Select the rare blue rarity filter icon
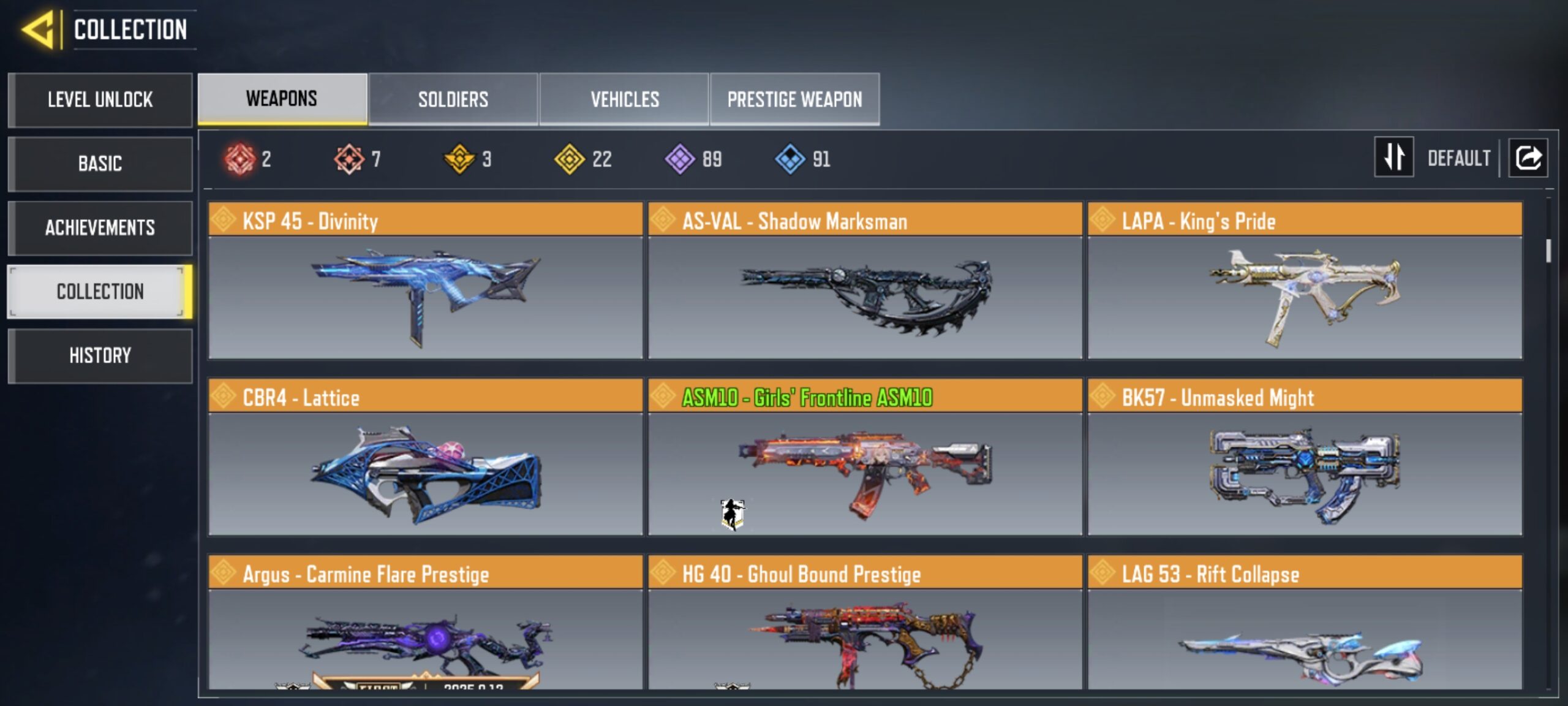1568x706 pixels. coord(790,159)
